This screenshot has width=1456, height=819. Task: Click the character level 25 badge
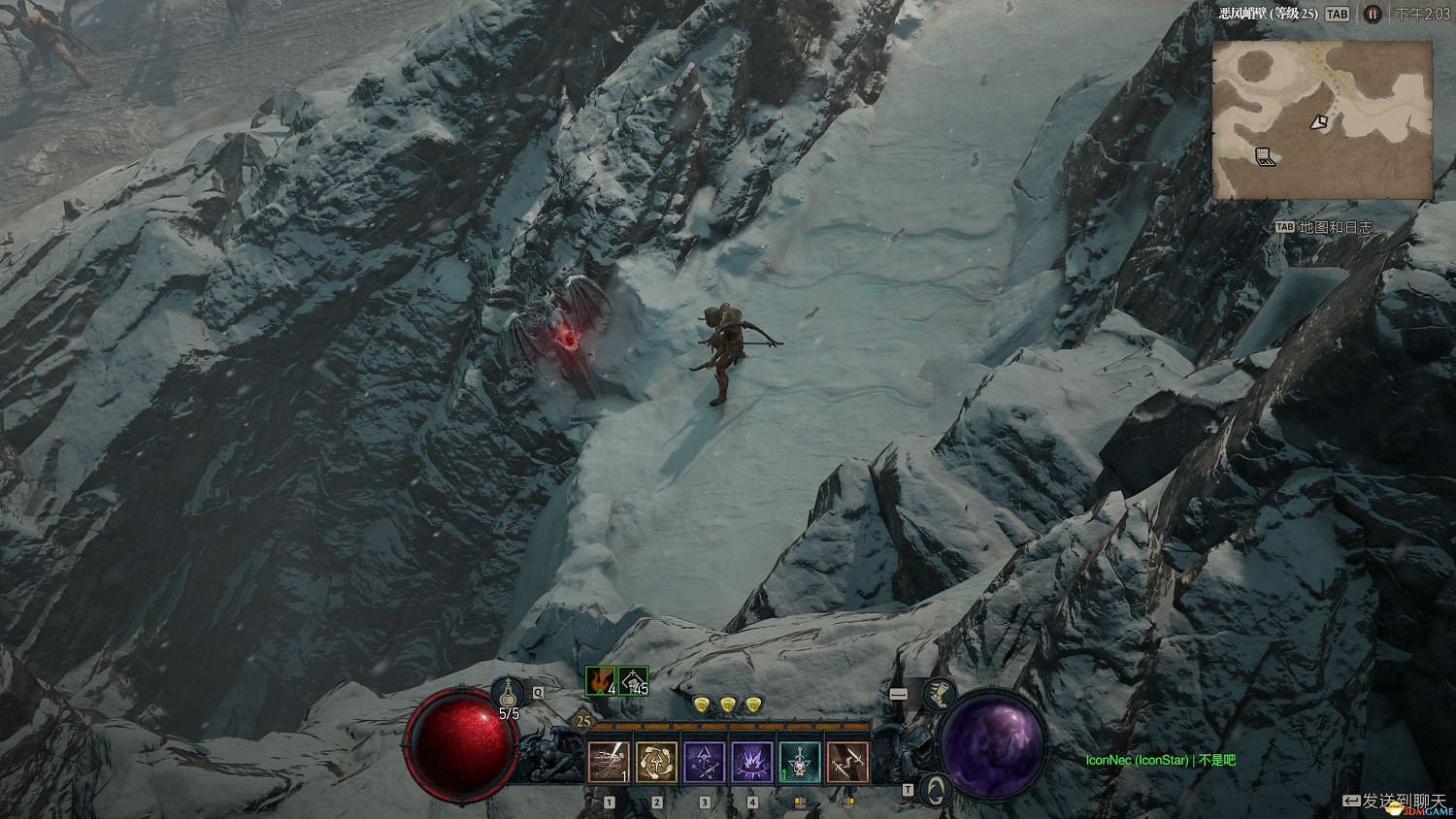[582, 721]
